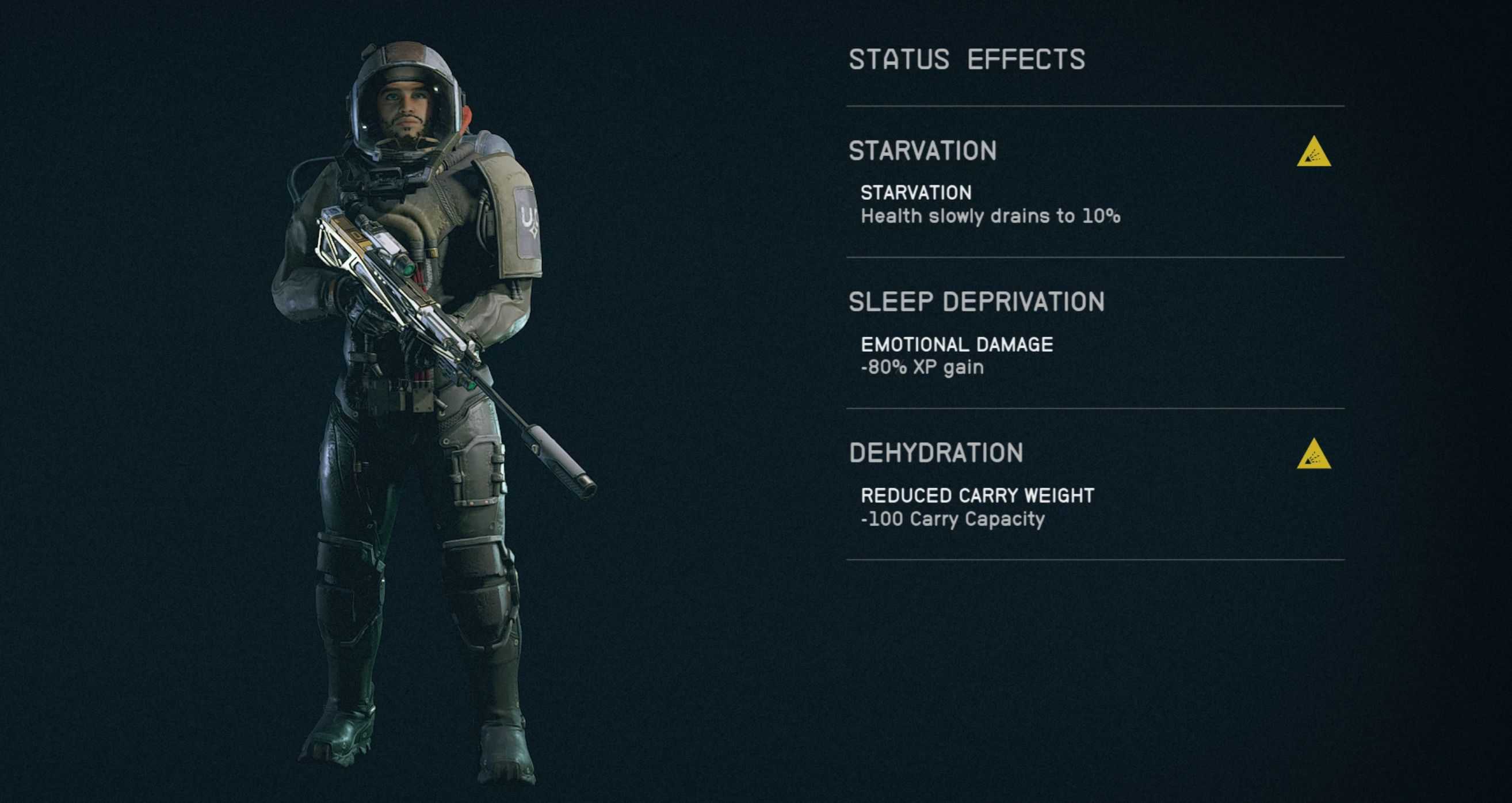Click the yellow warning icon beside Dehydration

tap(1314, 455)
